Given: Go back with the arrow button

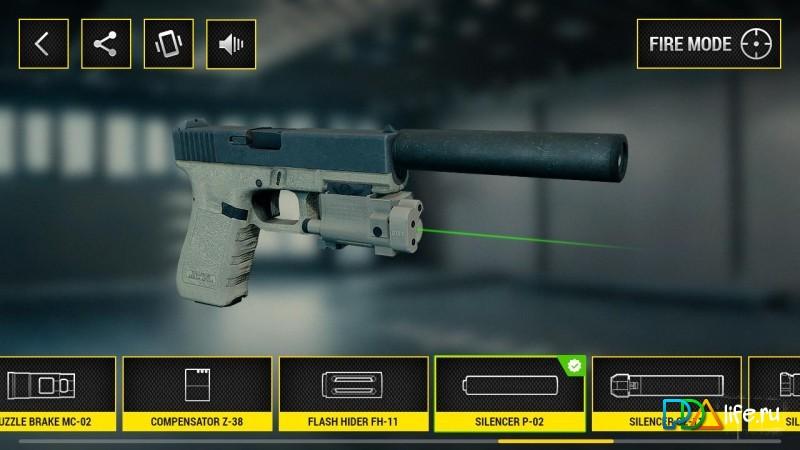Looking at the screenshot, I should 43,43.
